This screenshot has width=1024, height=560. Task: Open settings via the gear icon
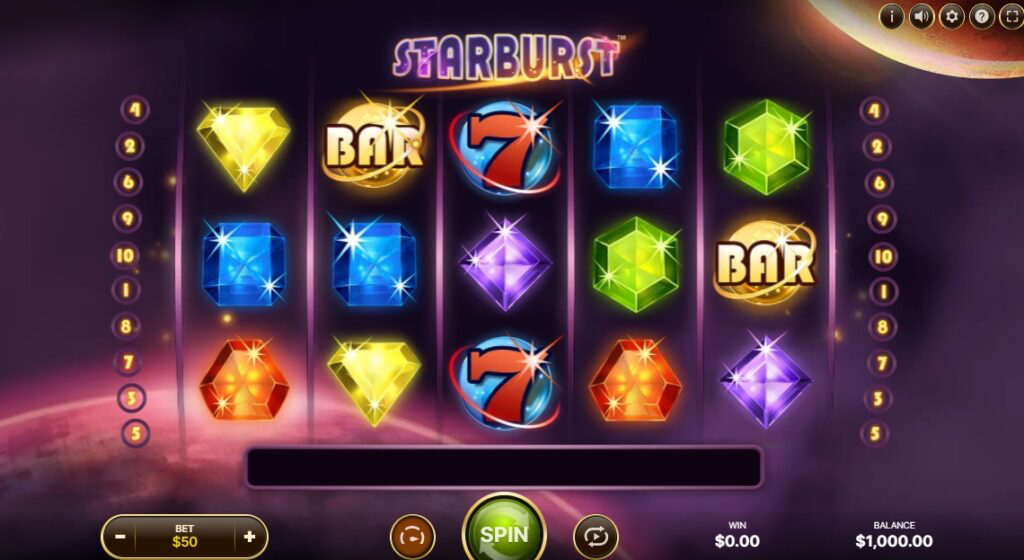951,16
